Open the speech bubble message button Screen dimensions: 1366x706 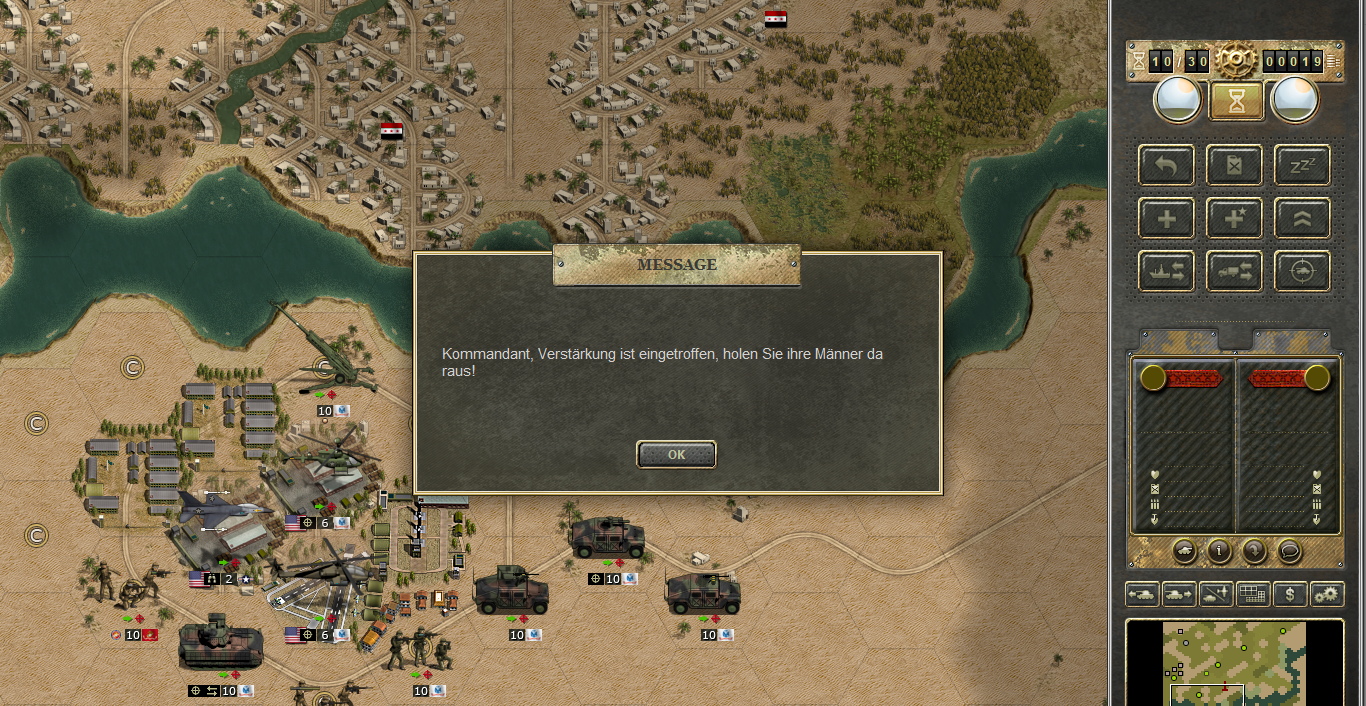coord(1289,550)
